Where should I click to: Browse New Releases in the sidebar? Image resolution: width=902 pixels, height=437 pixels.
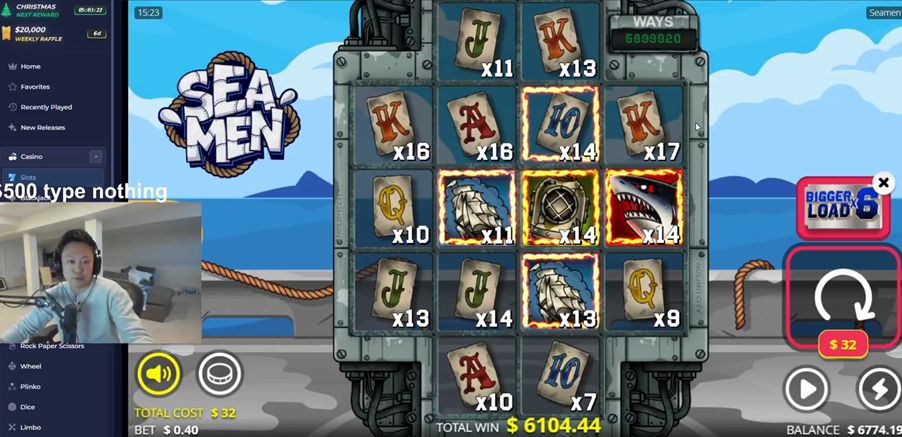pos(42,128)
